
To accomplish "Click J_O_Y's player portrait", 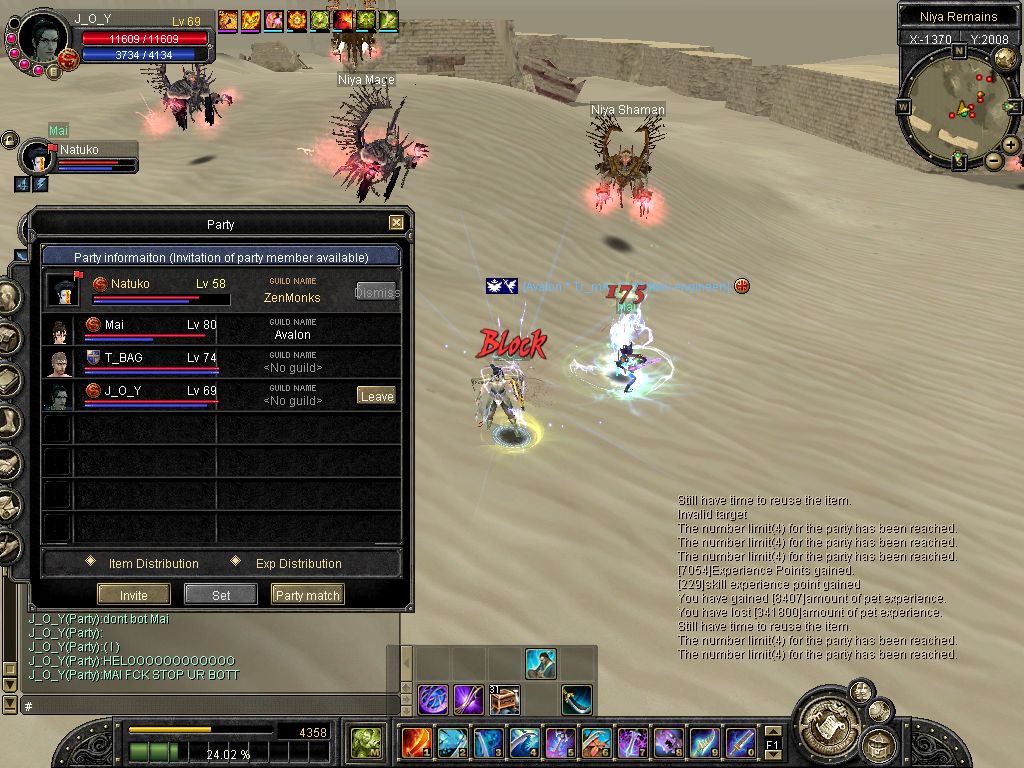I will click(43, 40).
